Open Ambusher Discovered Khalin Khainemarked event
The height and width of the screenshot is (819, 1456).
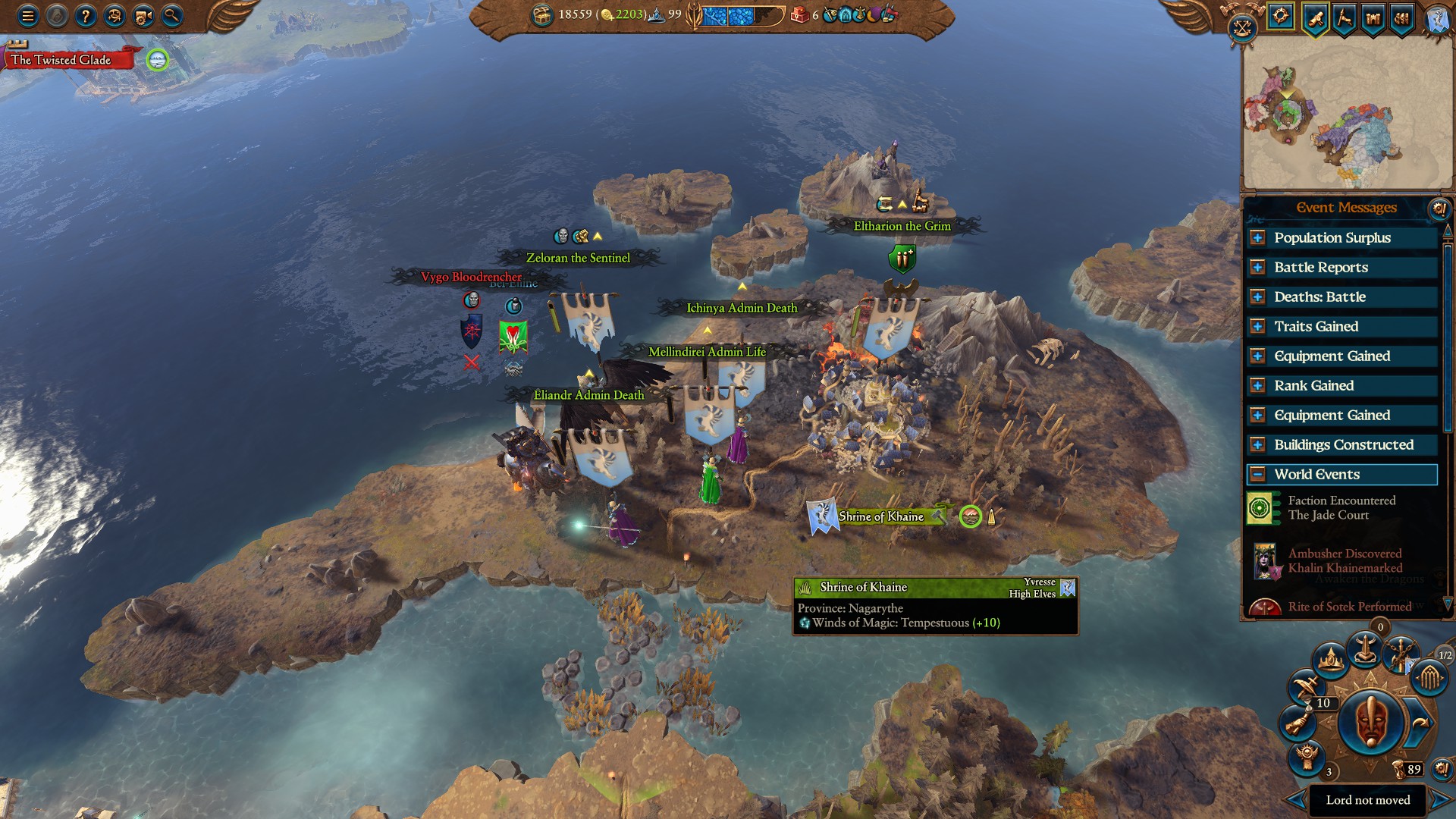point(1344,561)
